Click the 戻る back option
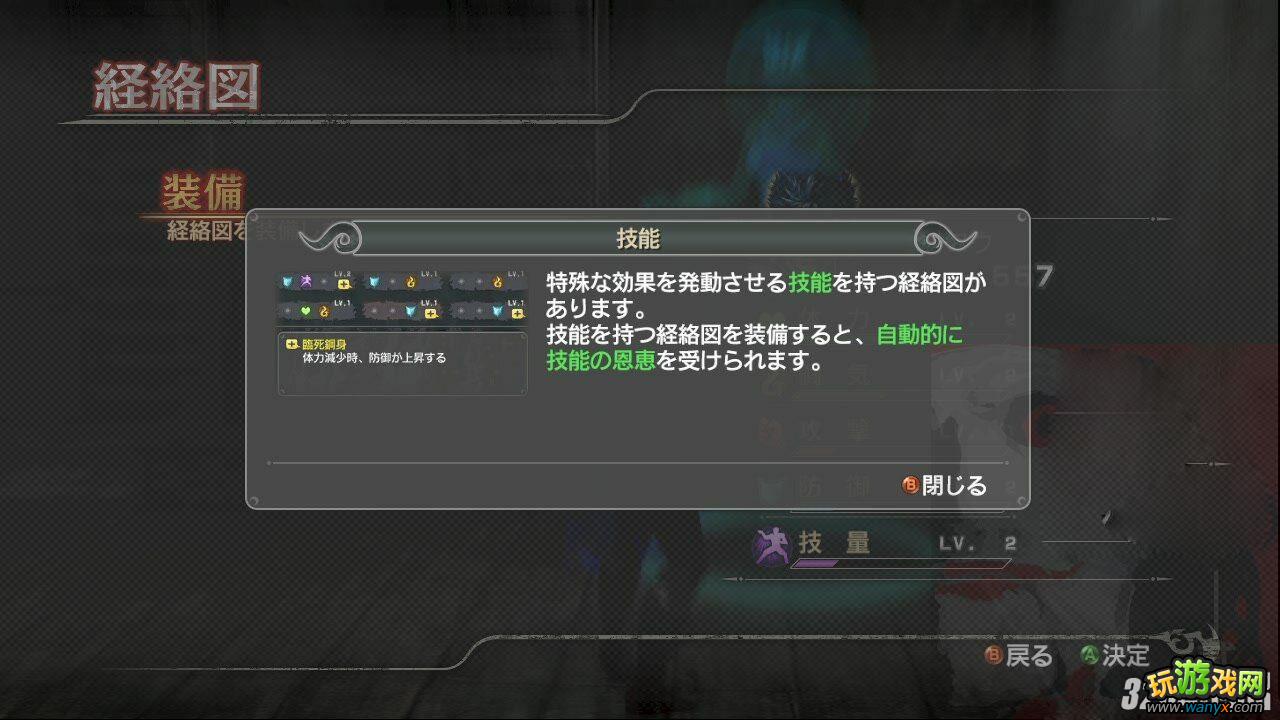 pyautogui.click(x=1022, y=656)
